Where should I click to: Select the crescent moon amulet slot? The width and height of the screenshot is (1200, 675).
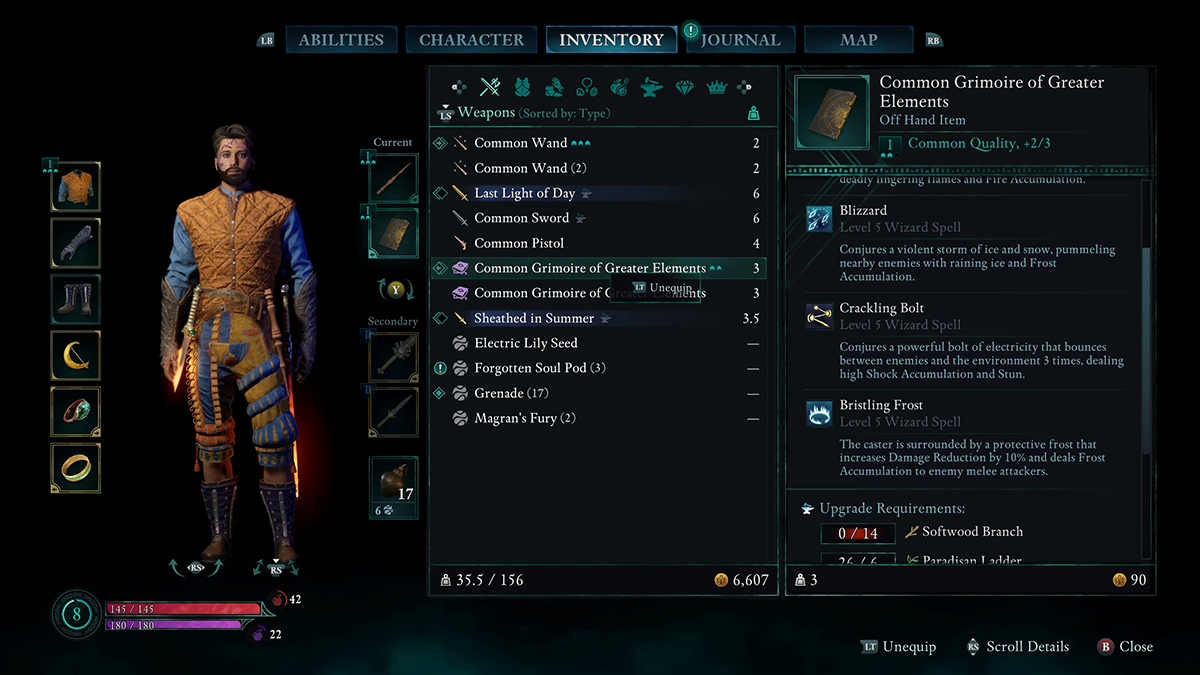pyautogui.click(x=76, y=355)
